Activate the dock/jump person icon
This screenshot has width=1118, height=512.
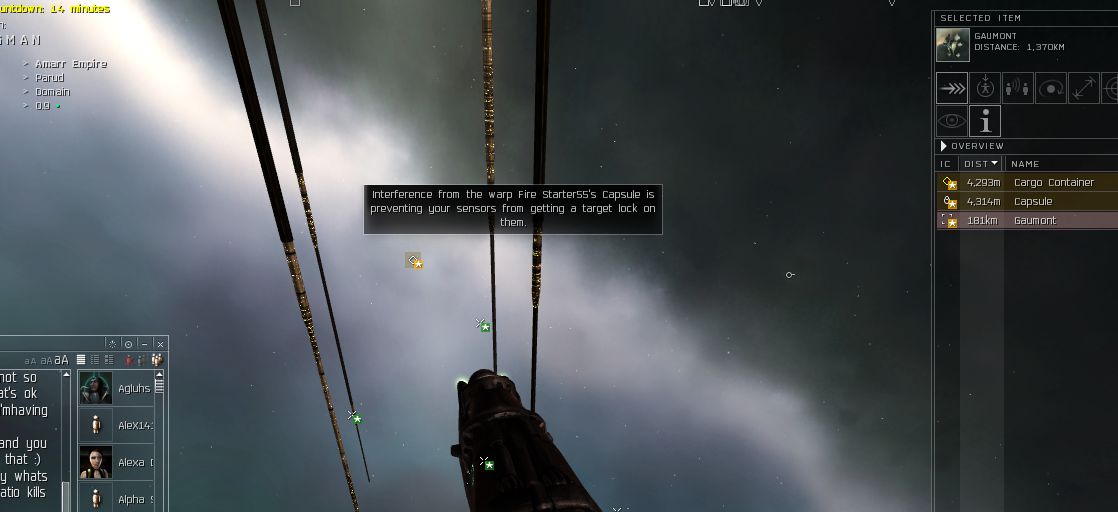click(985, 88)
